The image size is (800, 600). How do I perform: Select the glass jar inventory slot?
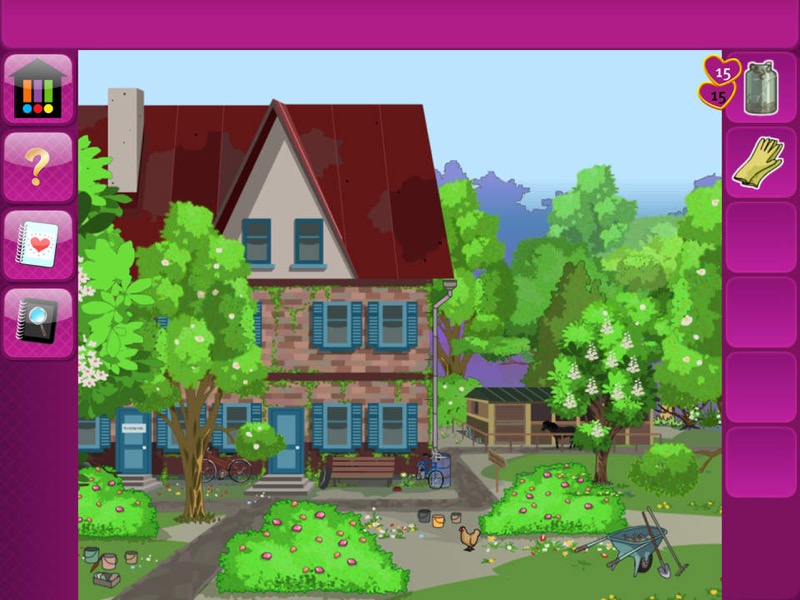760,88
